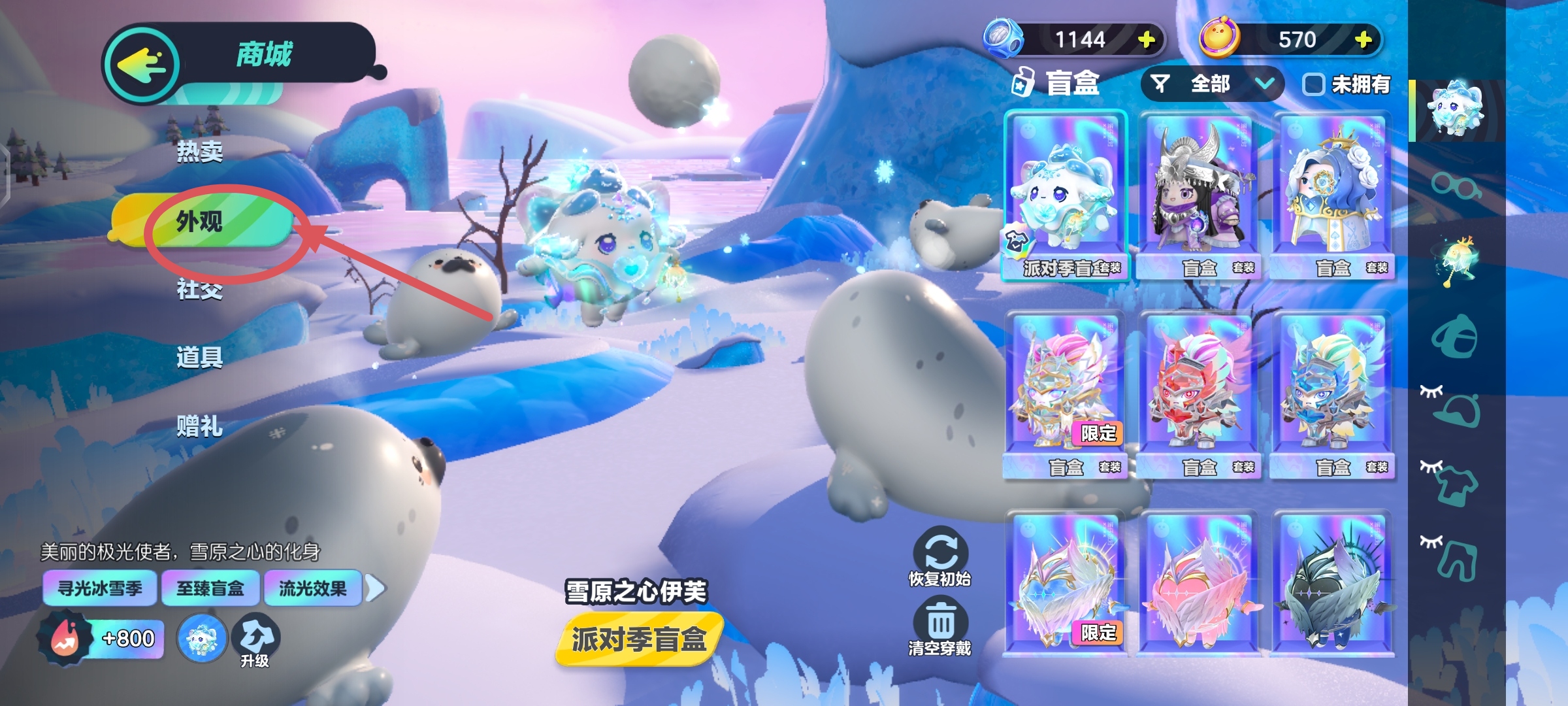Click the yellow 派对季盲盒 button
Screen dimensions: 1568x706
coord(640,639)
